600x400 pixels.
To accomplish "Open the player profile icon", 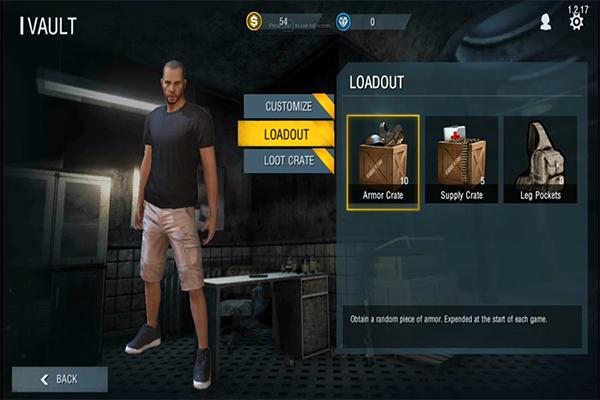I will pyautogui.click(x=545, y=21).
